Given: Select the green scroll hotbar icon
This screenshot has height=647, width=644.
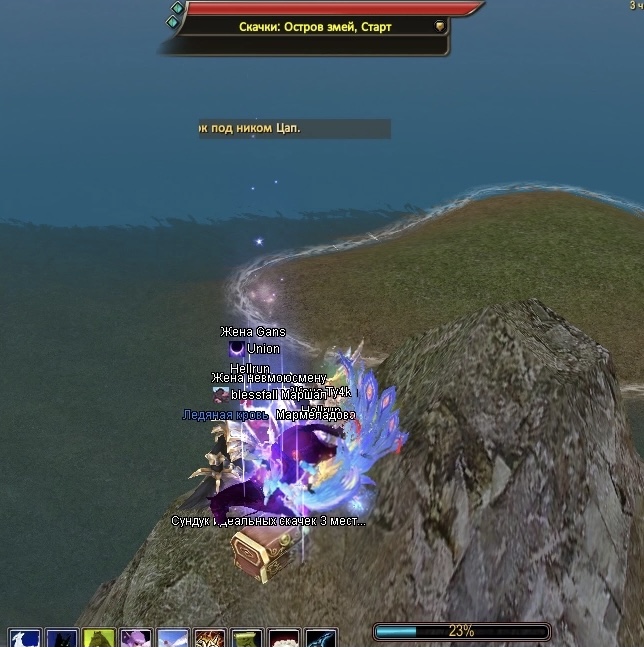Looking at the screenshot, I should tap(247, 639).
